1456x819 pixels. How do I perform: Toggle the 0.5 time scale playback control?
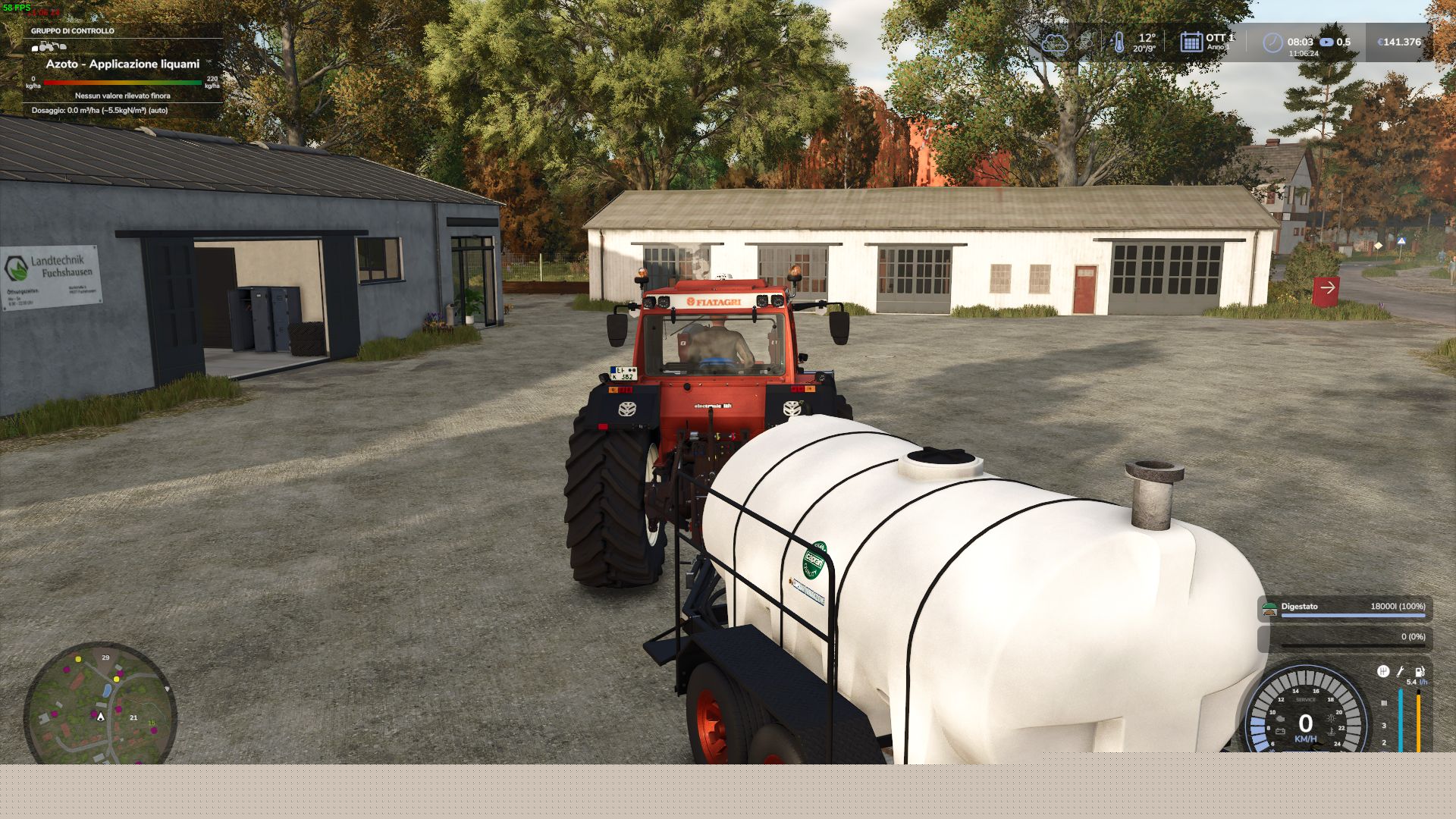pos(1327,42)
